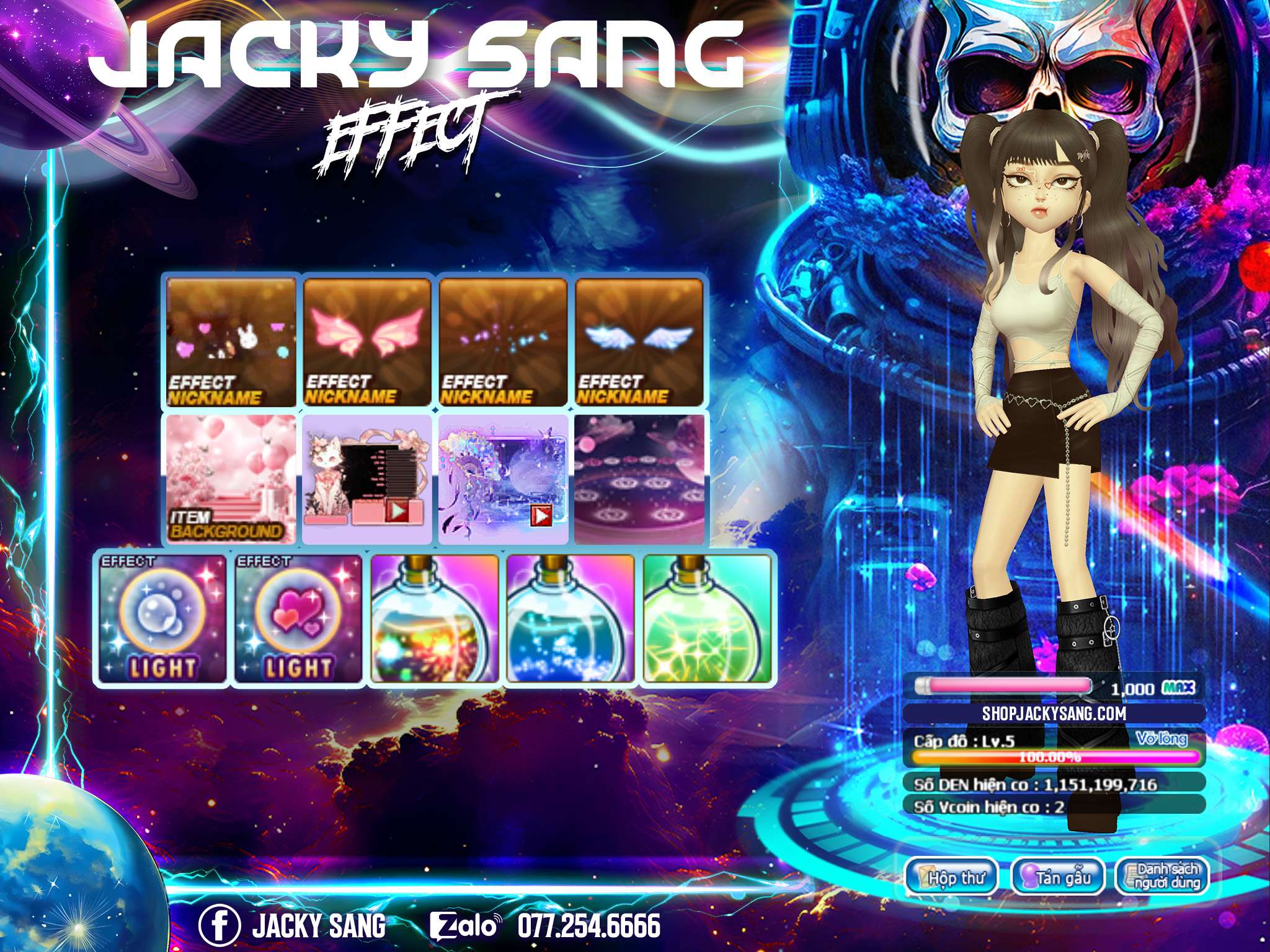1270x952 pixels.
Task: Click the Vỡ lòng rank label
Action: [x=1161, y=739]
